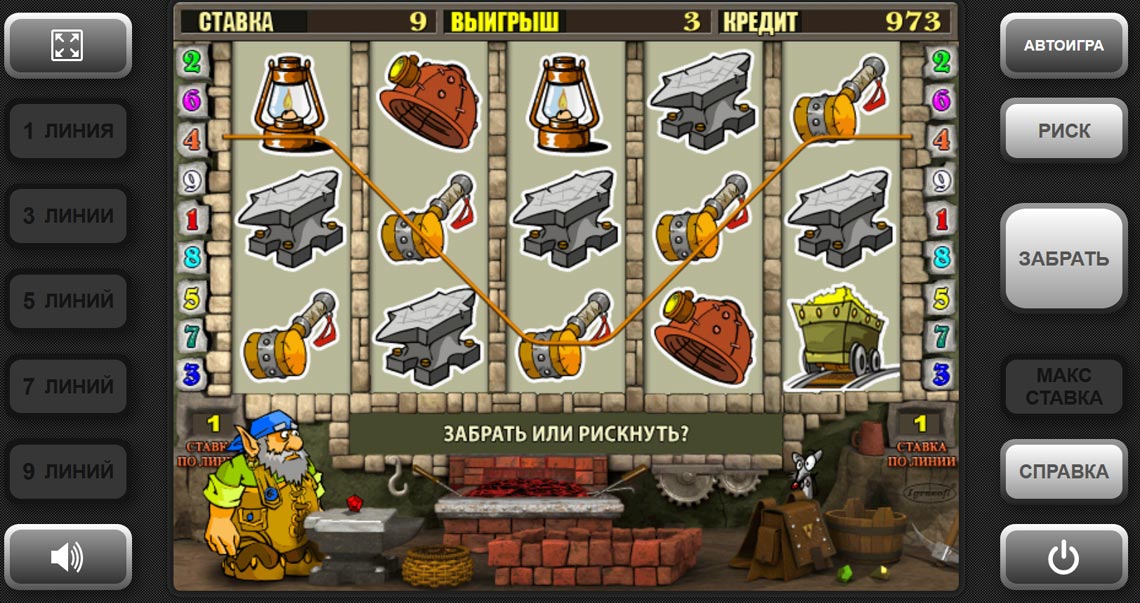1140x603 pixels.
Task: Choose the 7 ЛИНИЙ option
Action: [68, 386]
